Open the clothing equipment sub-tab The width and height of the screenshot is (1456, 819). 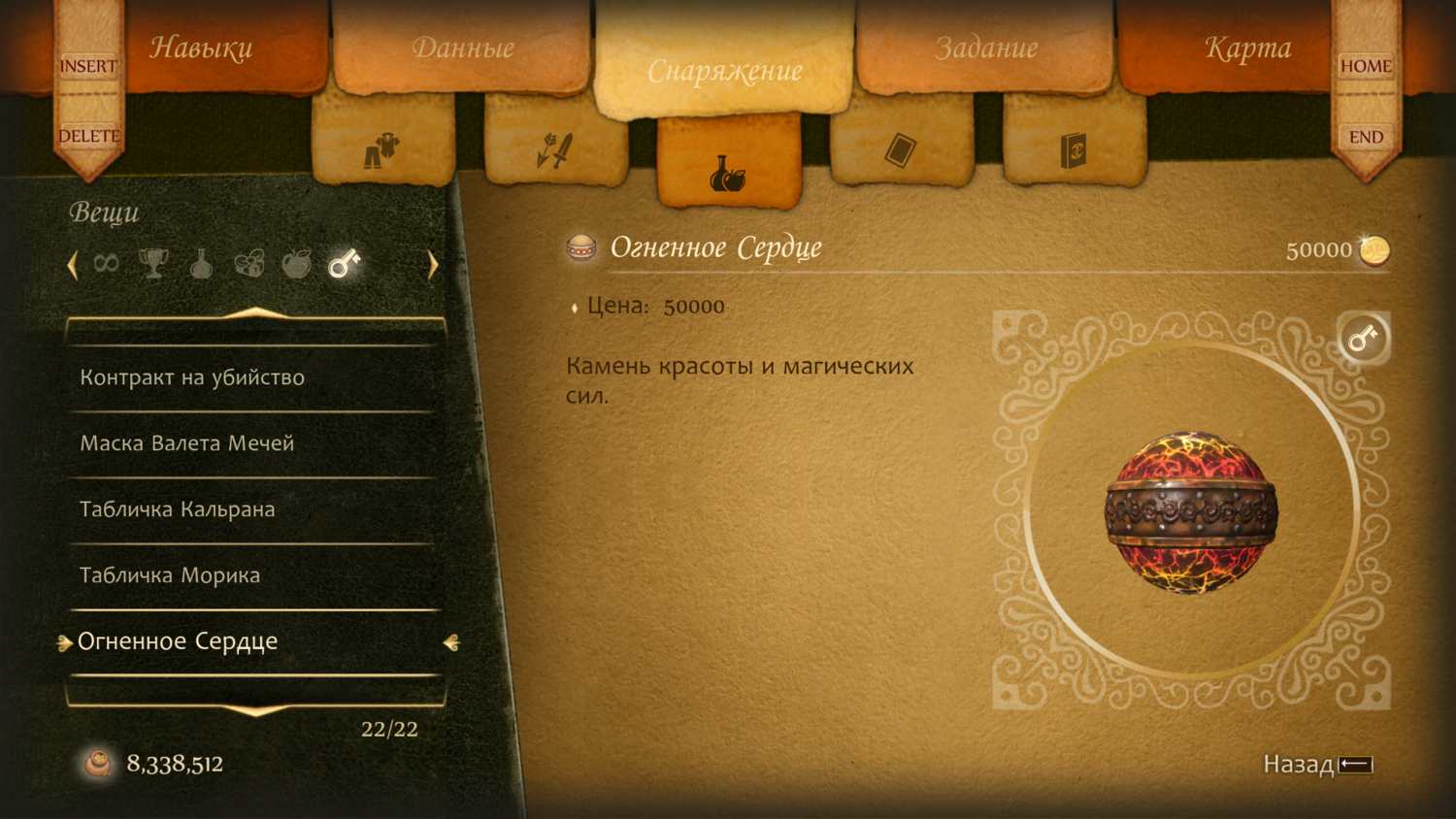click(x=382, y=150)
